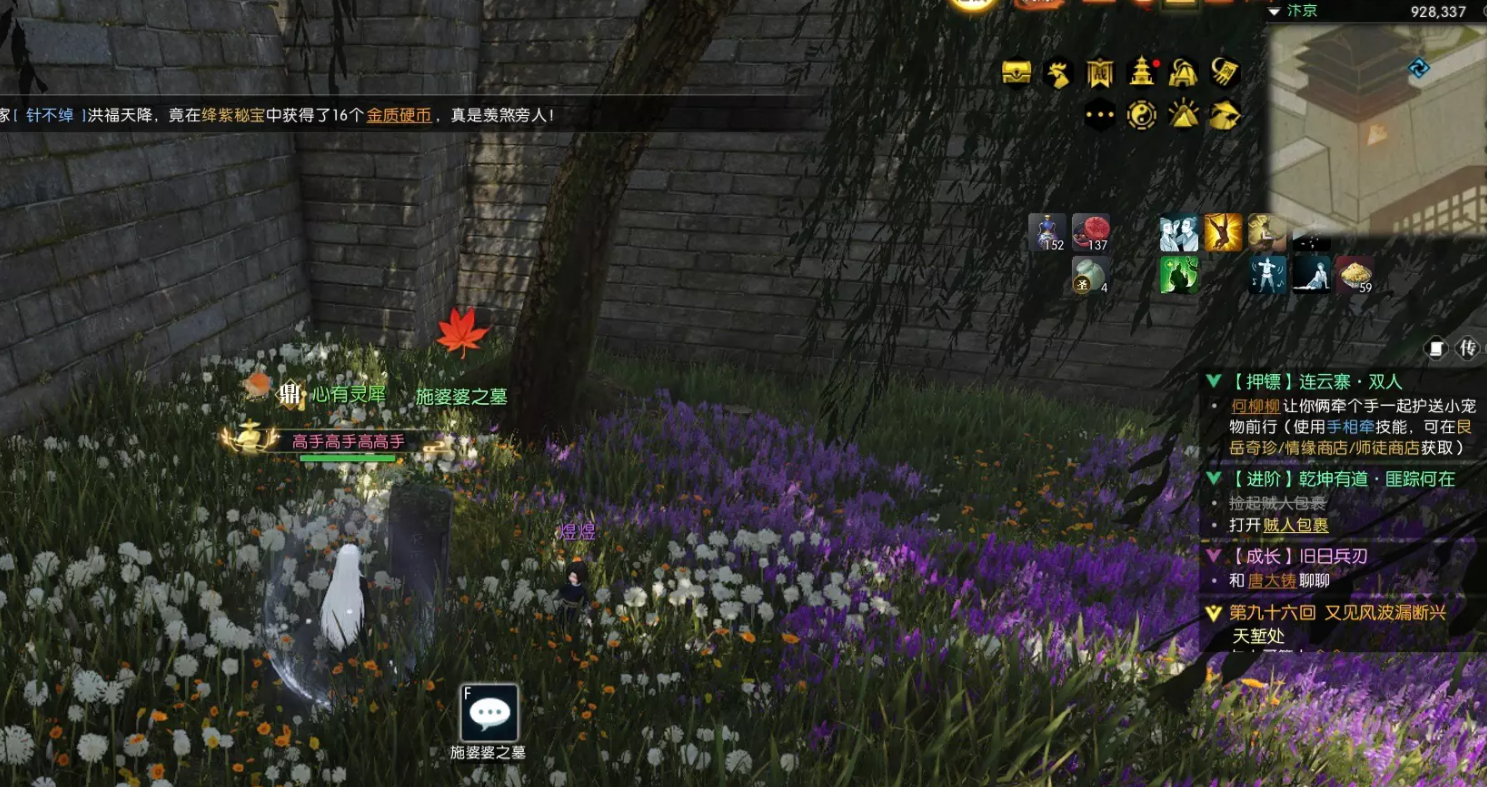This screenshot has width=1487, height=787.
Task: Use the blue vase potion with 152
Action: pos(1047,232)
